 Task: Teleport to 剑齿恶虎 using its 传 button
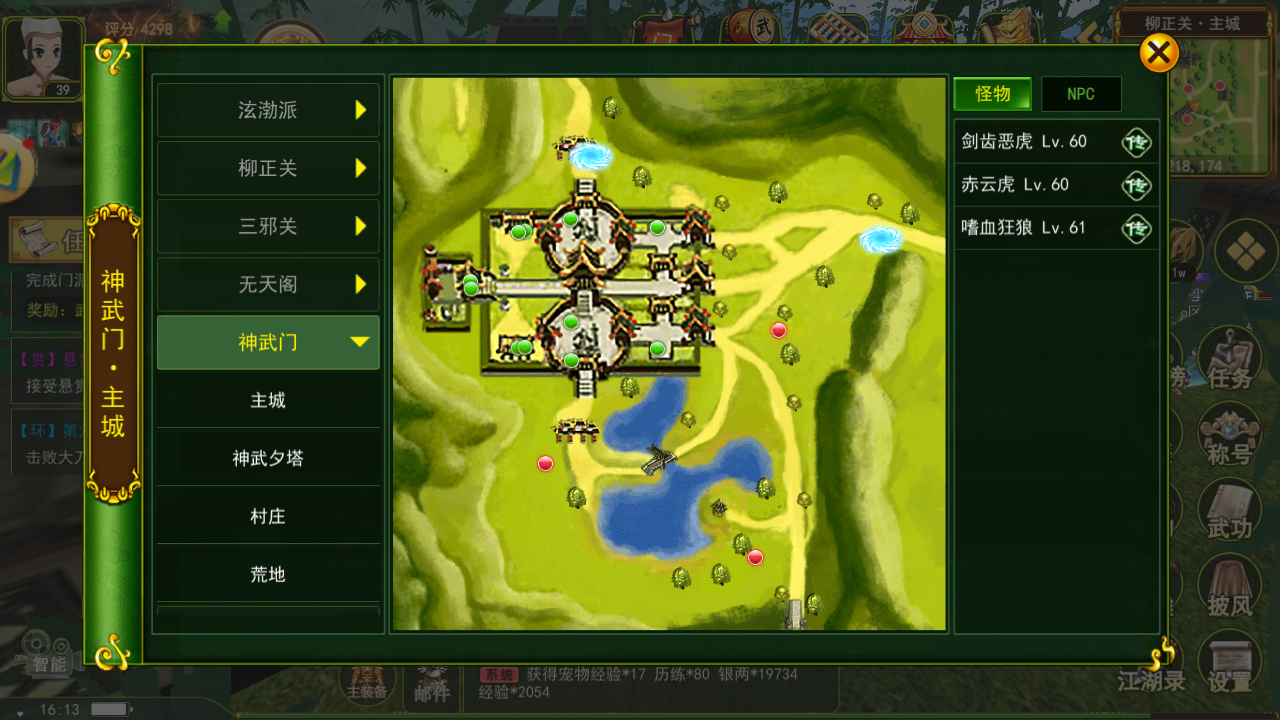click(1136, 142)
